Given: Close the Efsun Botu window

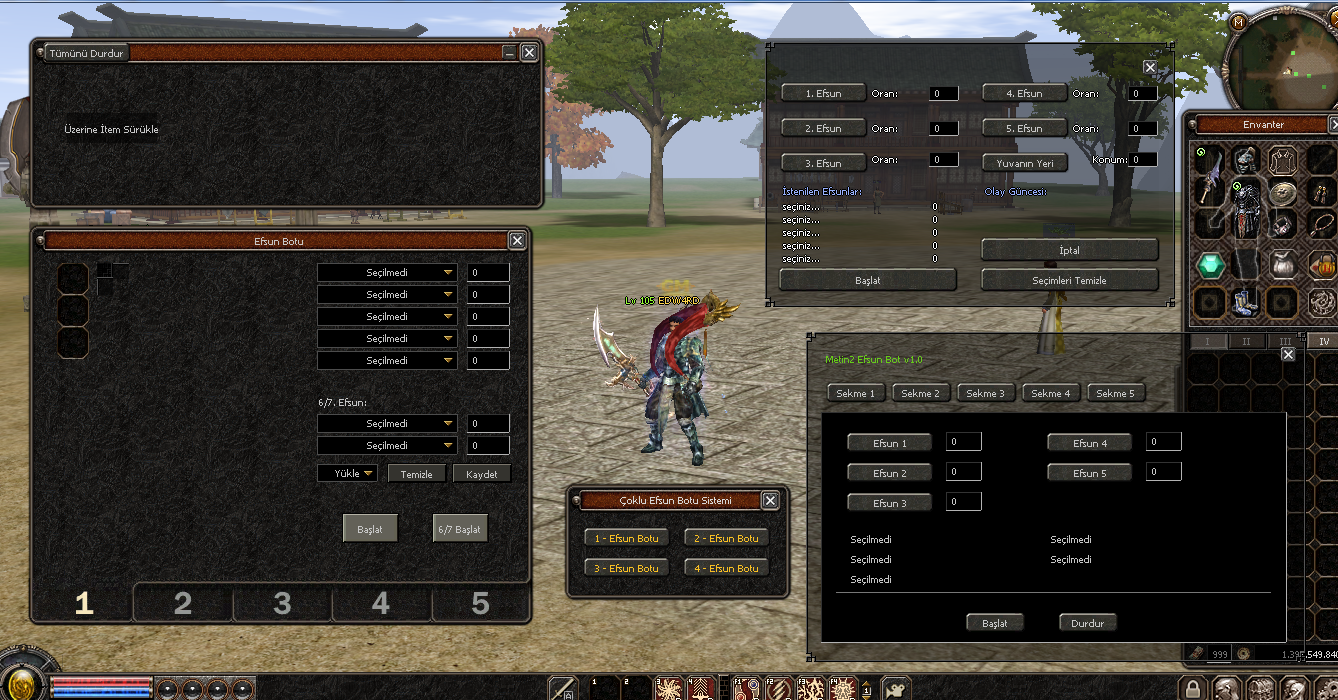Looking at the screenshot, I should [x=517, y=240].
